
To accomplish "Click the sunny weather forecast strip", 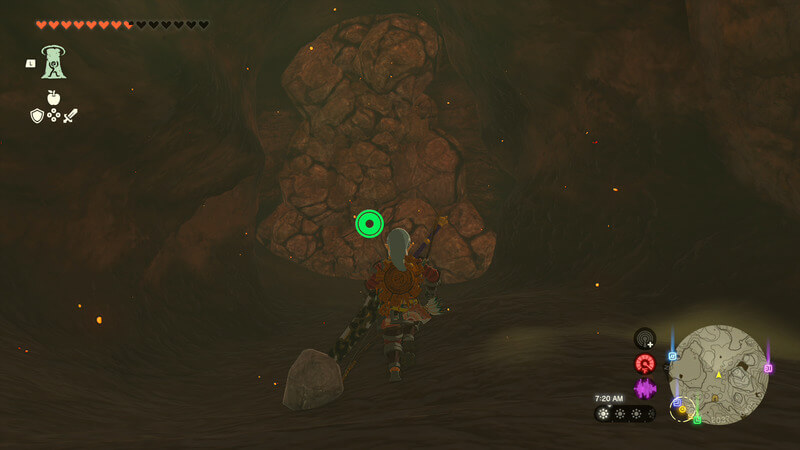I will (x=625, y=413).
